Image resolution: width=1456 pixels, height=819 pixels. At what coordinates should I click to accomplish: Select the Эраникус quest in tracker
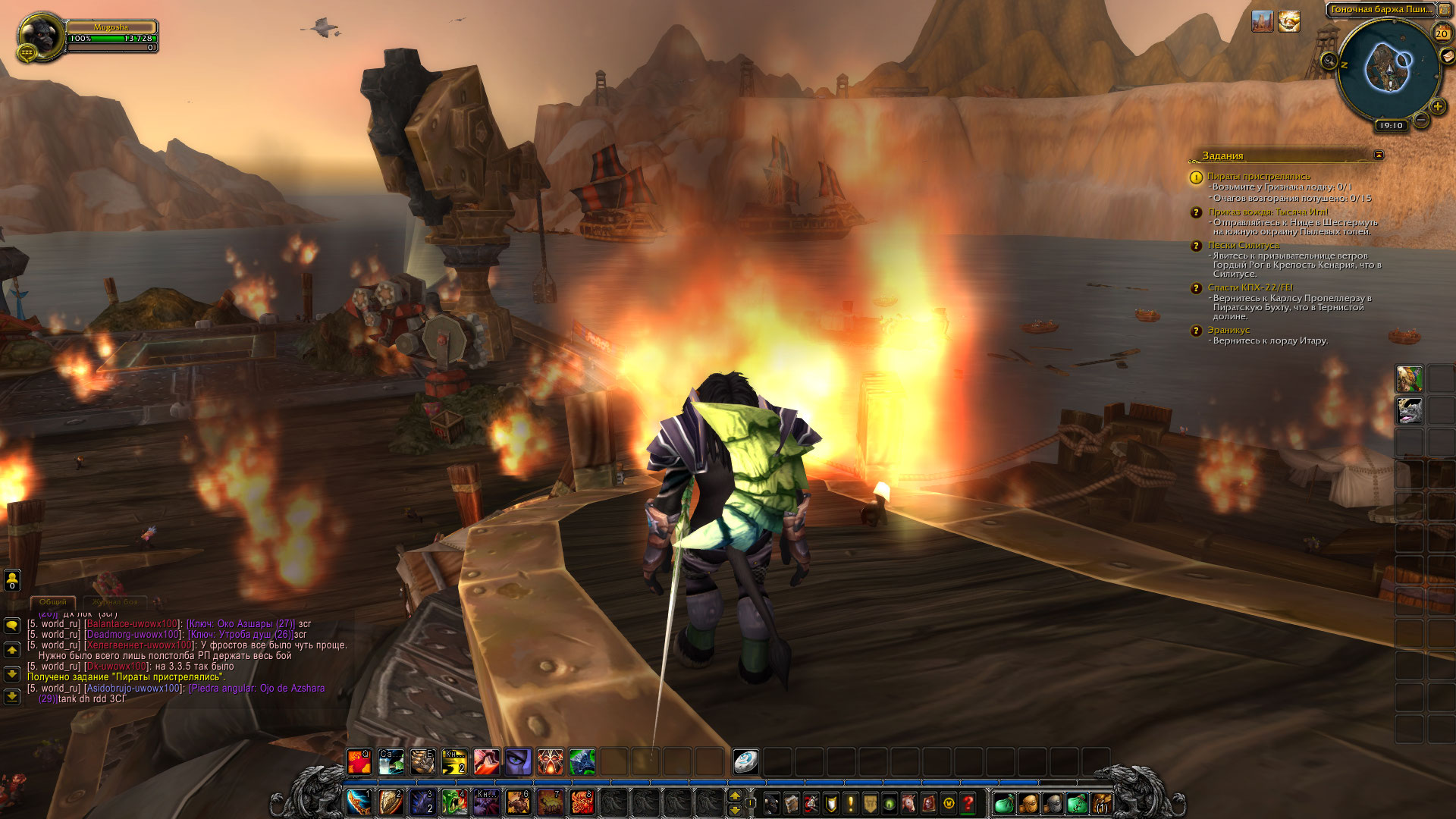coord(1228,330)
